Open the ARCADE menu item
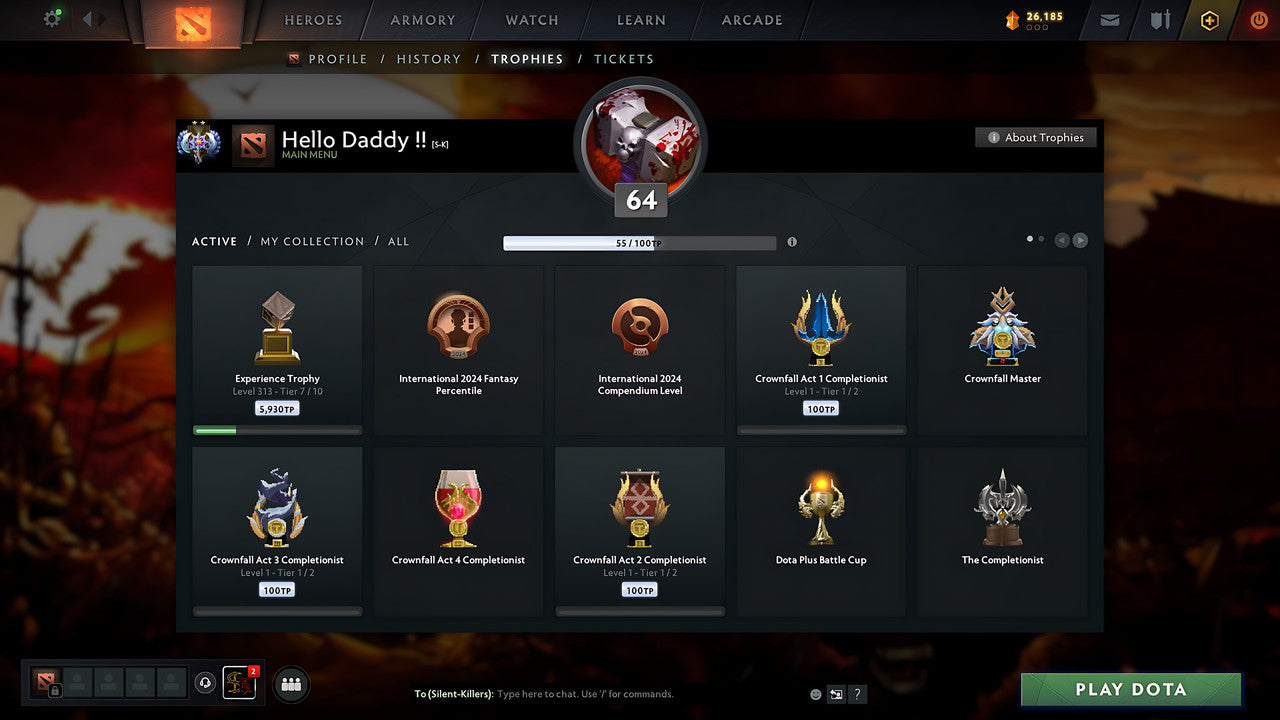 750,20
